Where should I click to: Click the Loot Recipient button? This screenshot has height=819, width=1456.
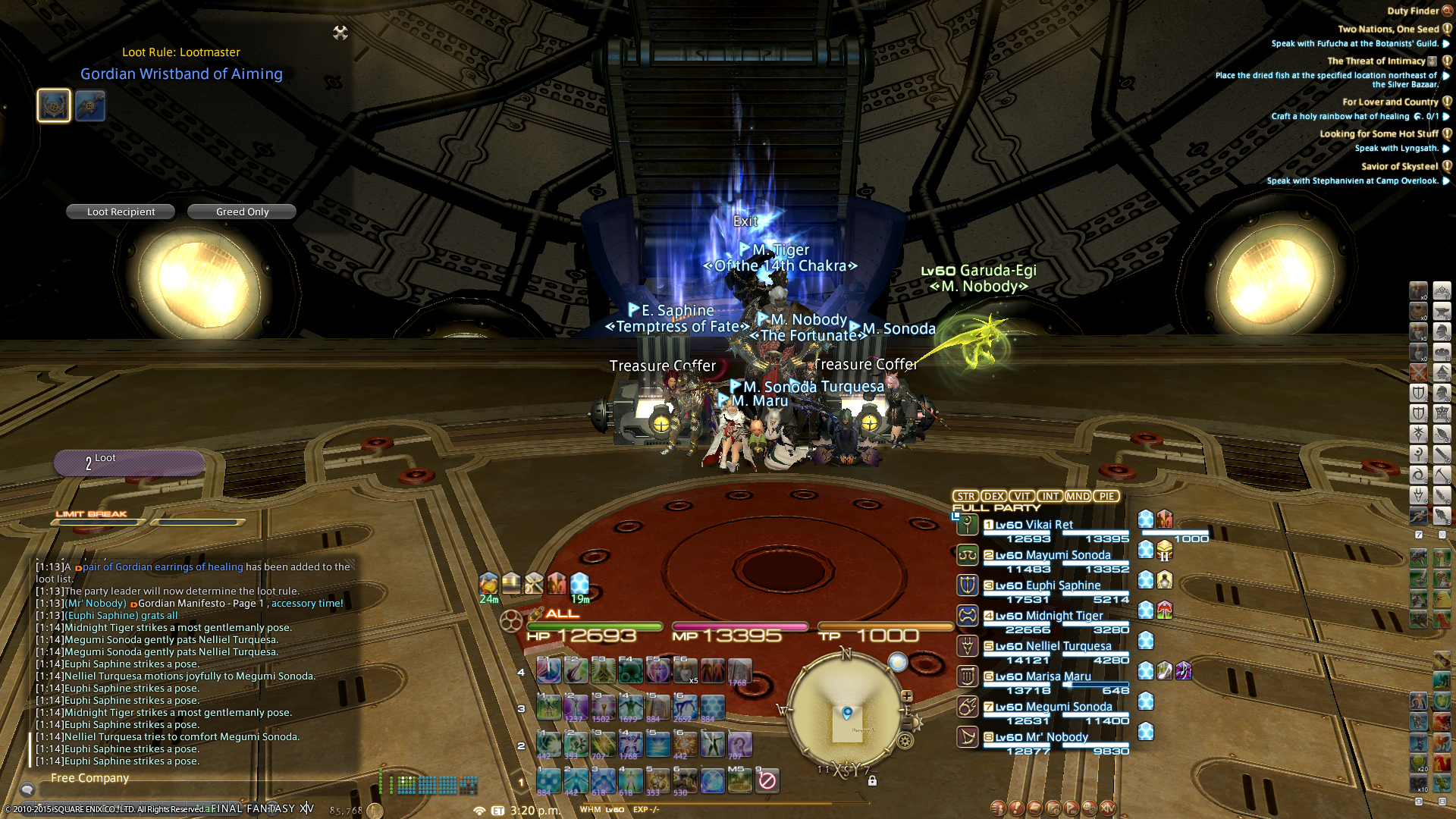121,212
